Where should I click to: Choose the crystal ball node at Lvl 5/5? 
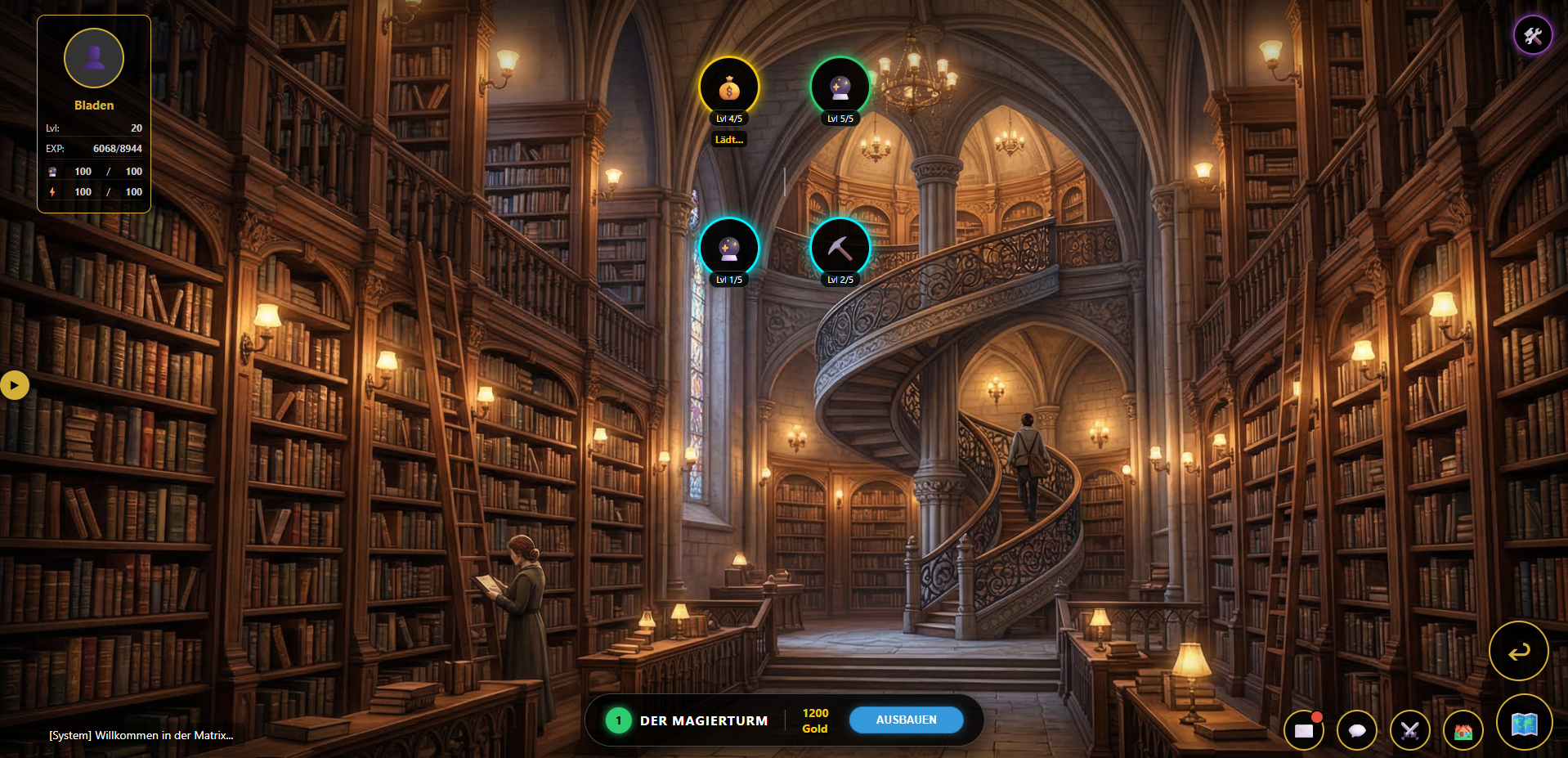840,87
